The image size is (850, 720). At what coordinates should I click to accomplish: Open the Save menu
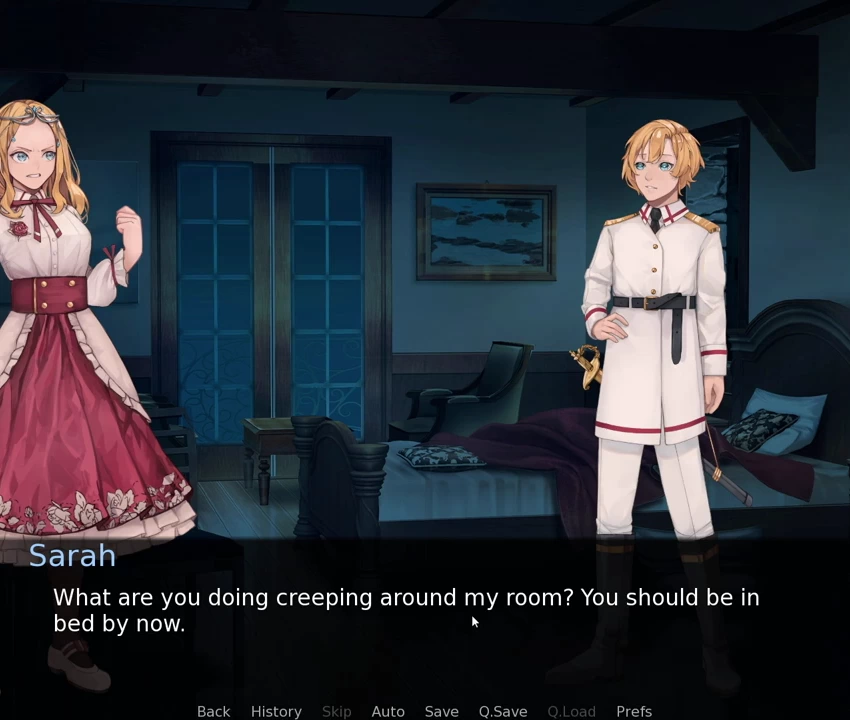(x=441, y=711)
